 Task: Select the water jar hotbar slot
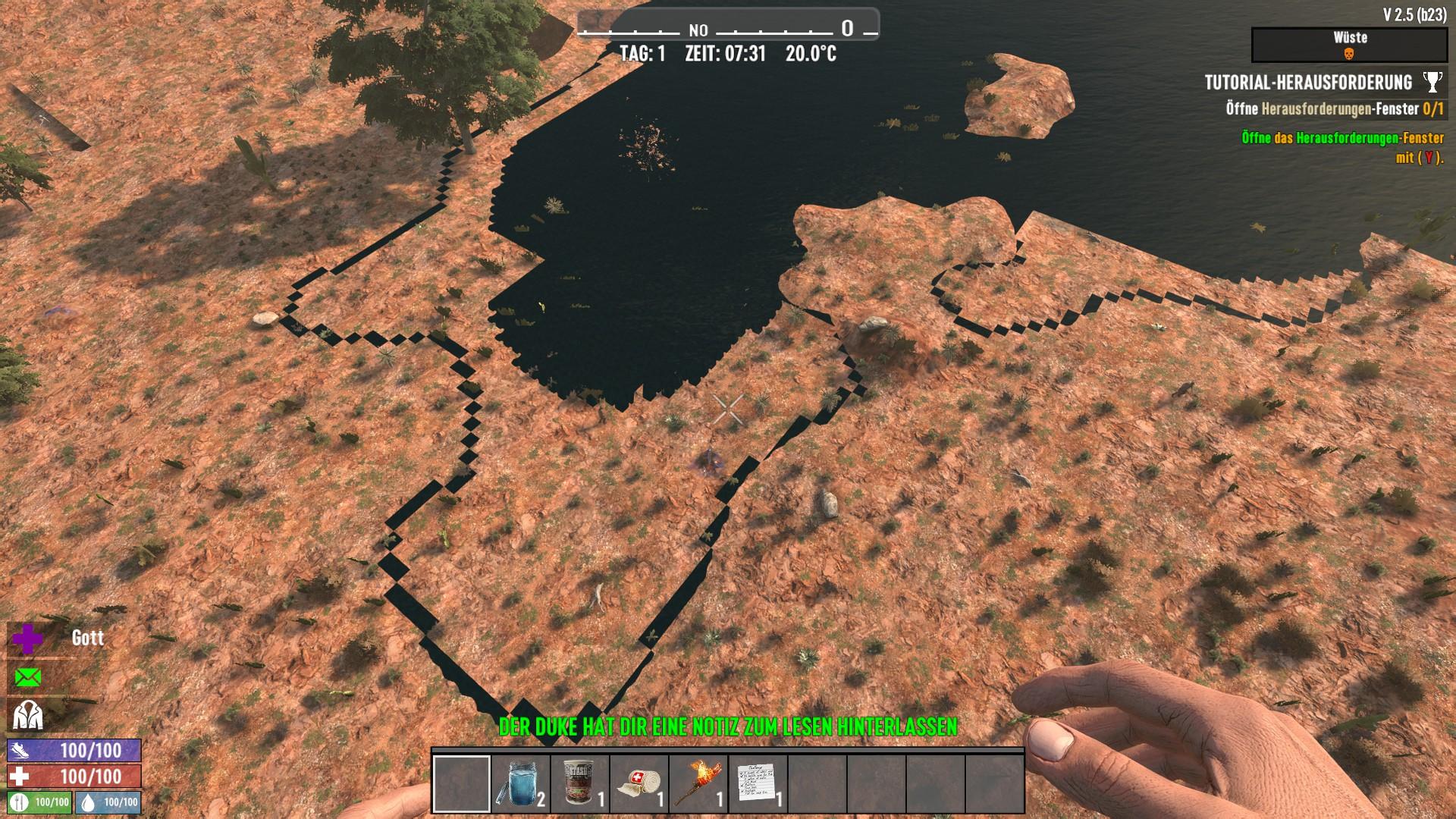pos(520,783)
